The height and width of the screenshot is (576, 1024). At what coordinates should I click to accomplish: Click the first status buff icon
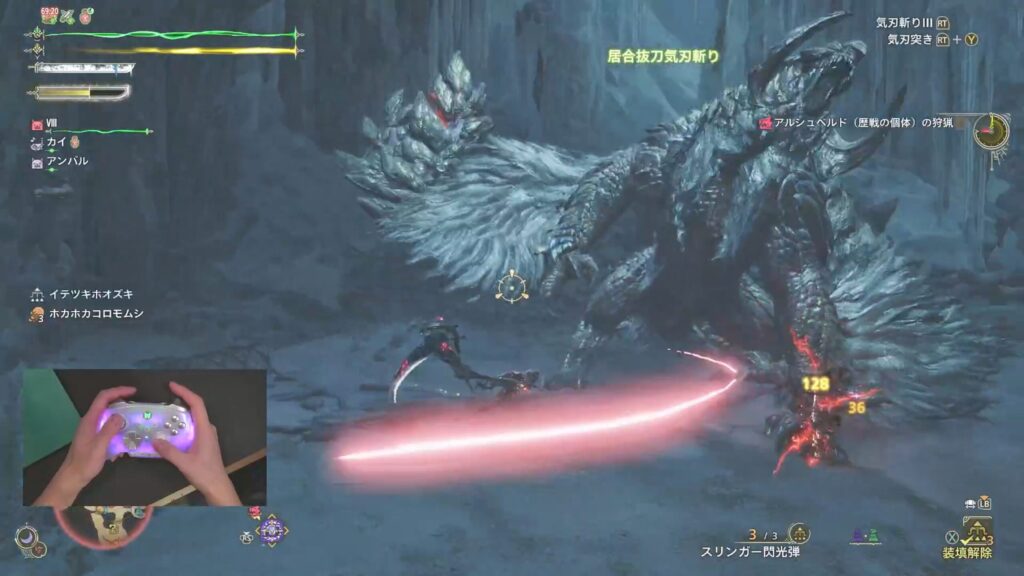coord(50,16)
